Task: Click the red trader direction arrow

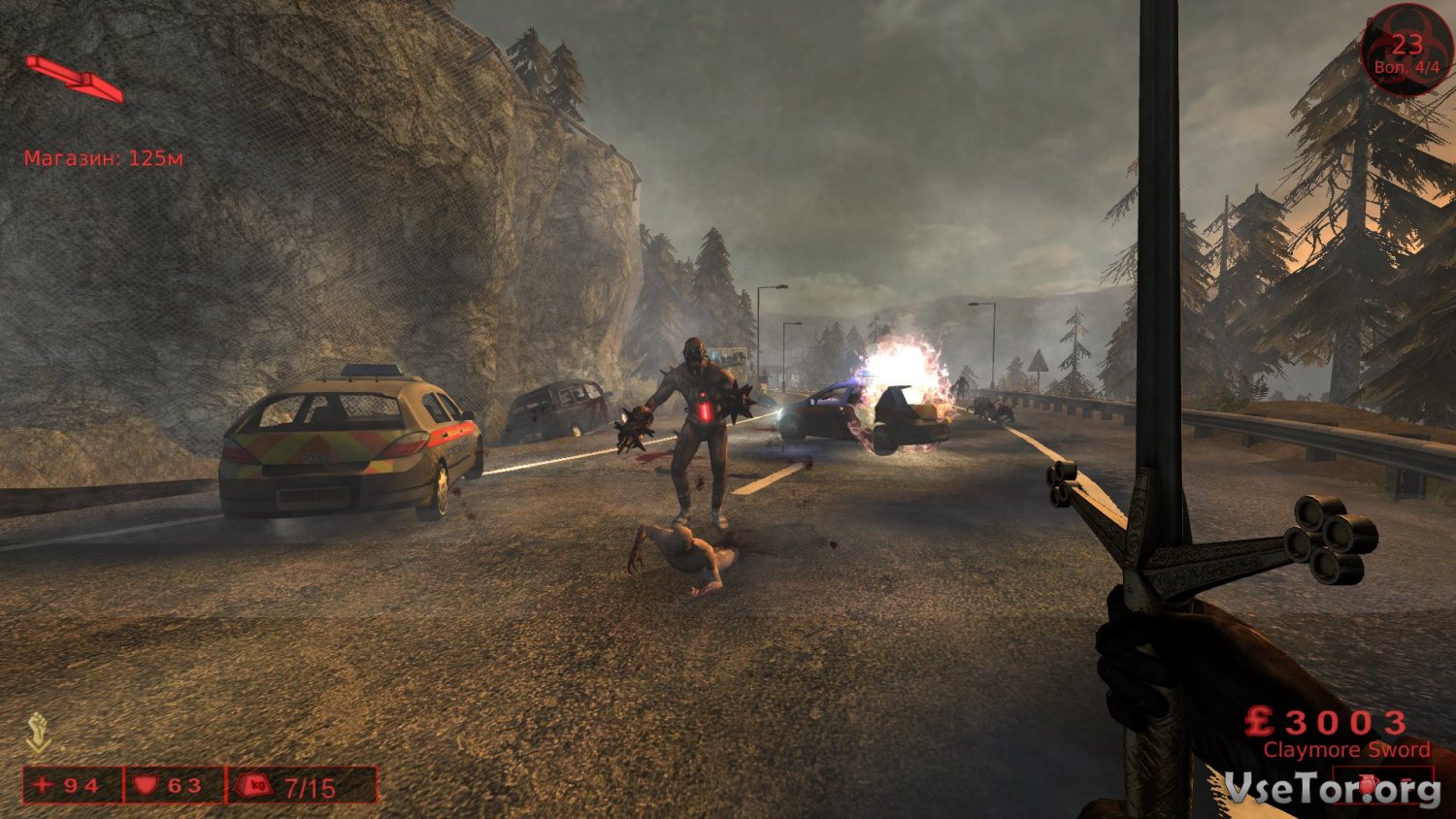Action: (x=75, y=78)
